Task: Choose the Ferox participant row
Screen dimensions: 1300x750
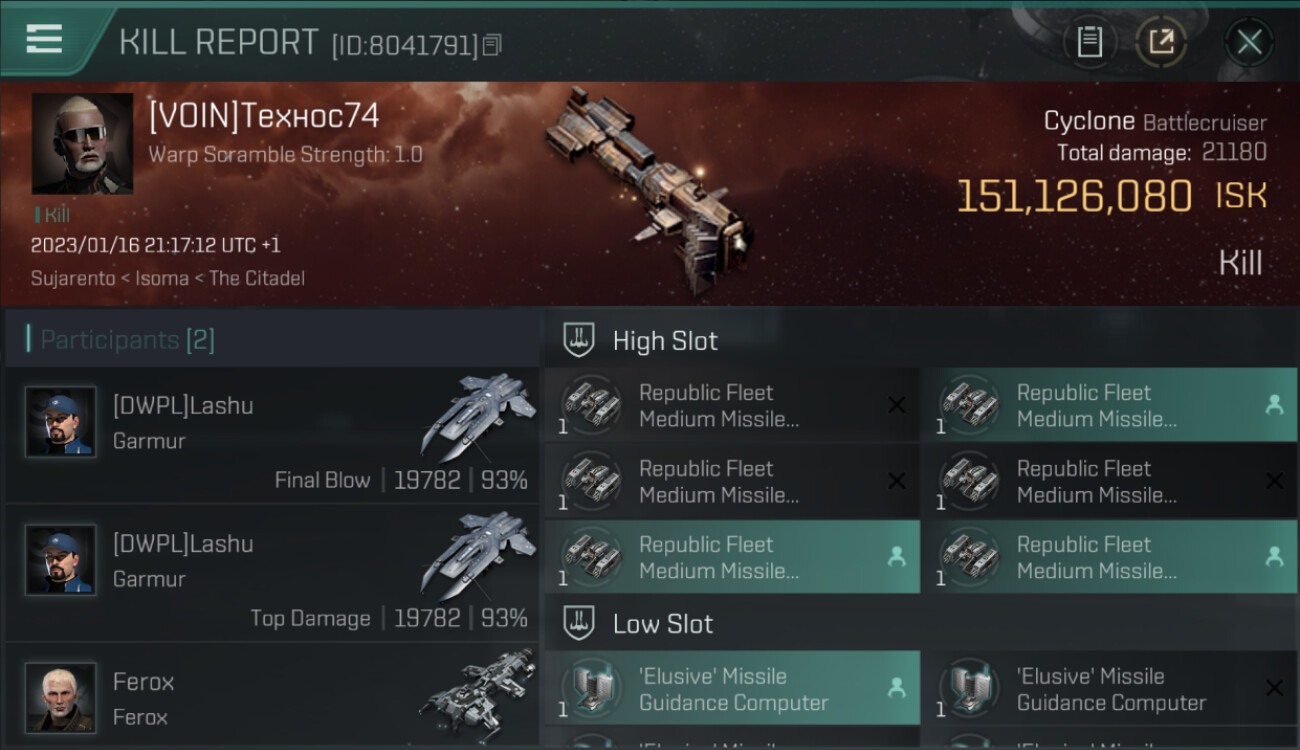Action: (x=272, y=697)
